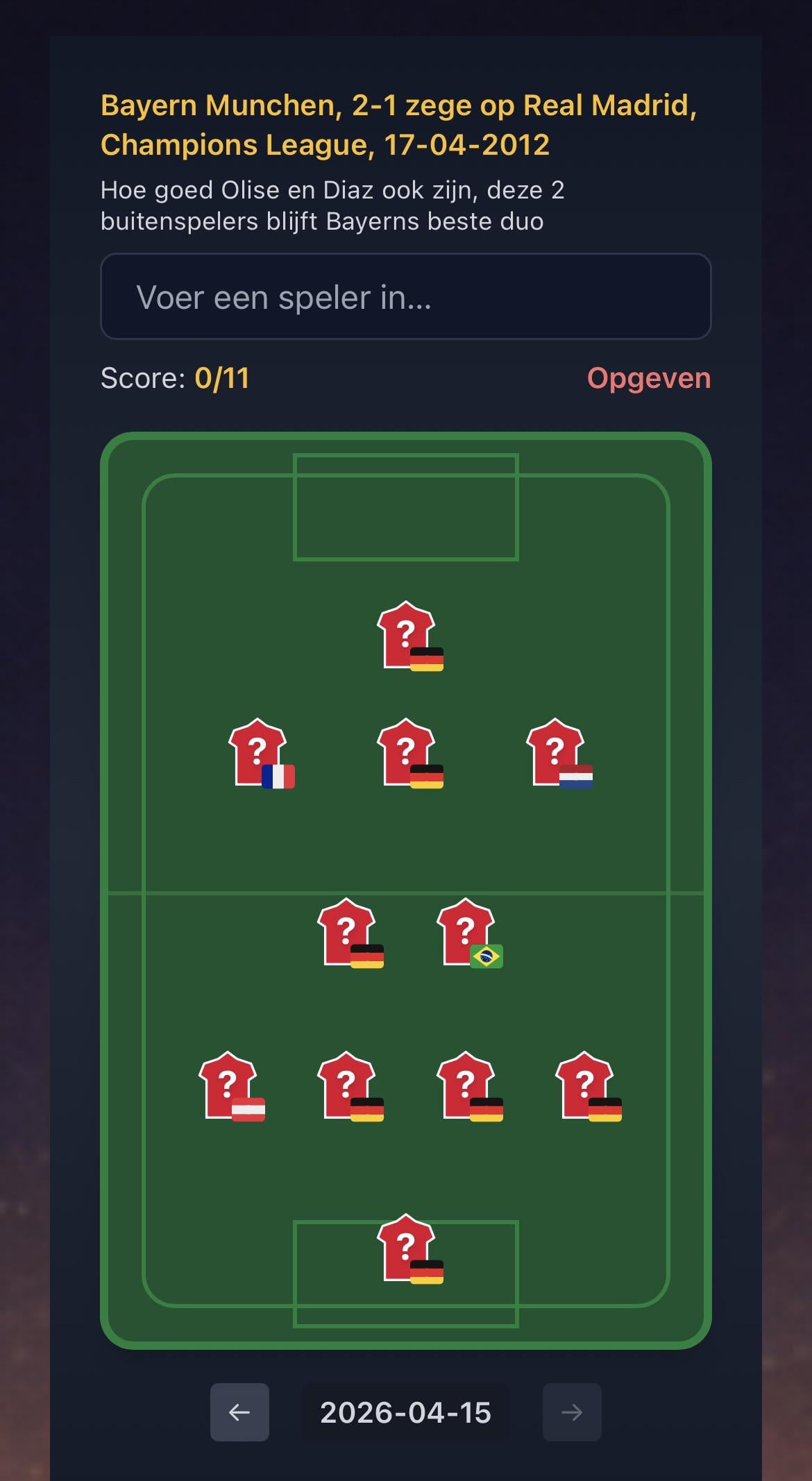The image size is (812, 1481).
Task: Select the Dutch winger shirt
Action: (x=555, y=753)
